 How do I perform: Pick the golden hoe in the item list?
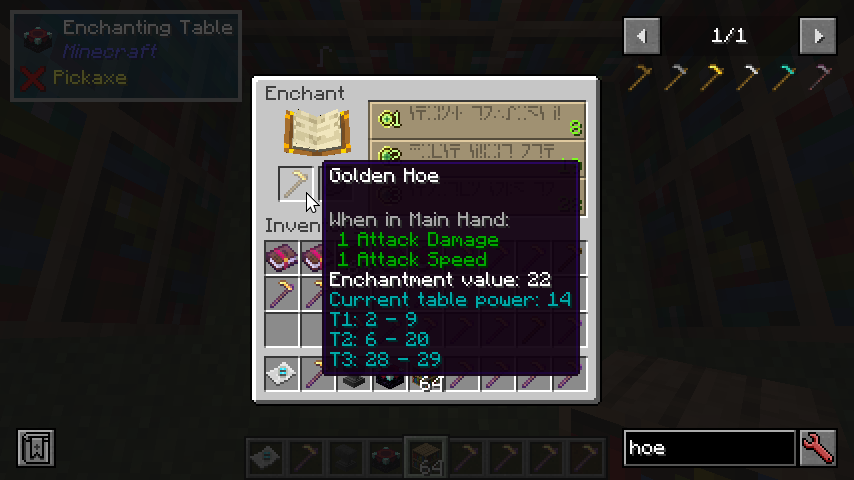click(713, 77)
